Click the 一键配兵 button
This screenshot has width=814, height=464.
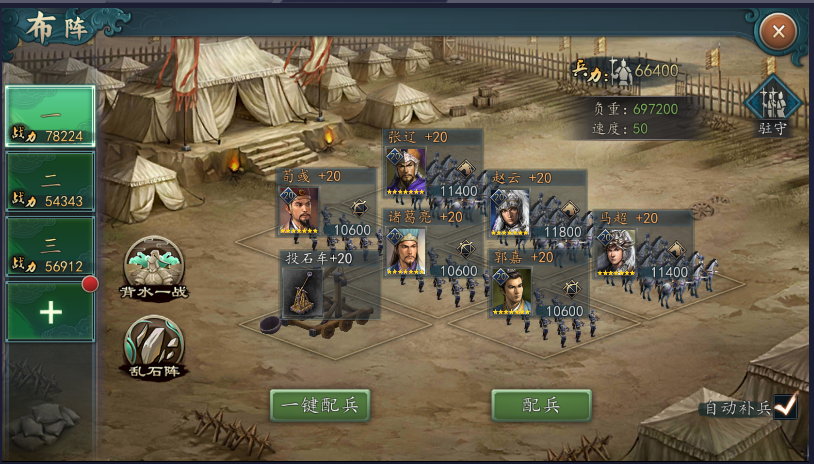pos(320,405)
